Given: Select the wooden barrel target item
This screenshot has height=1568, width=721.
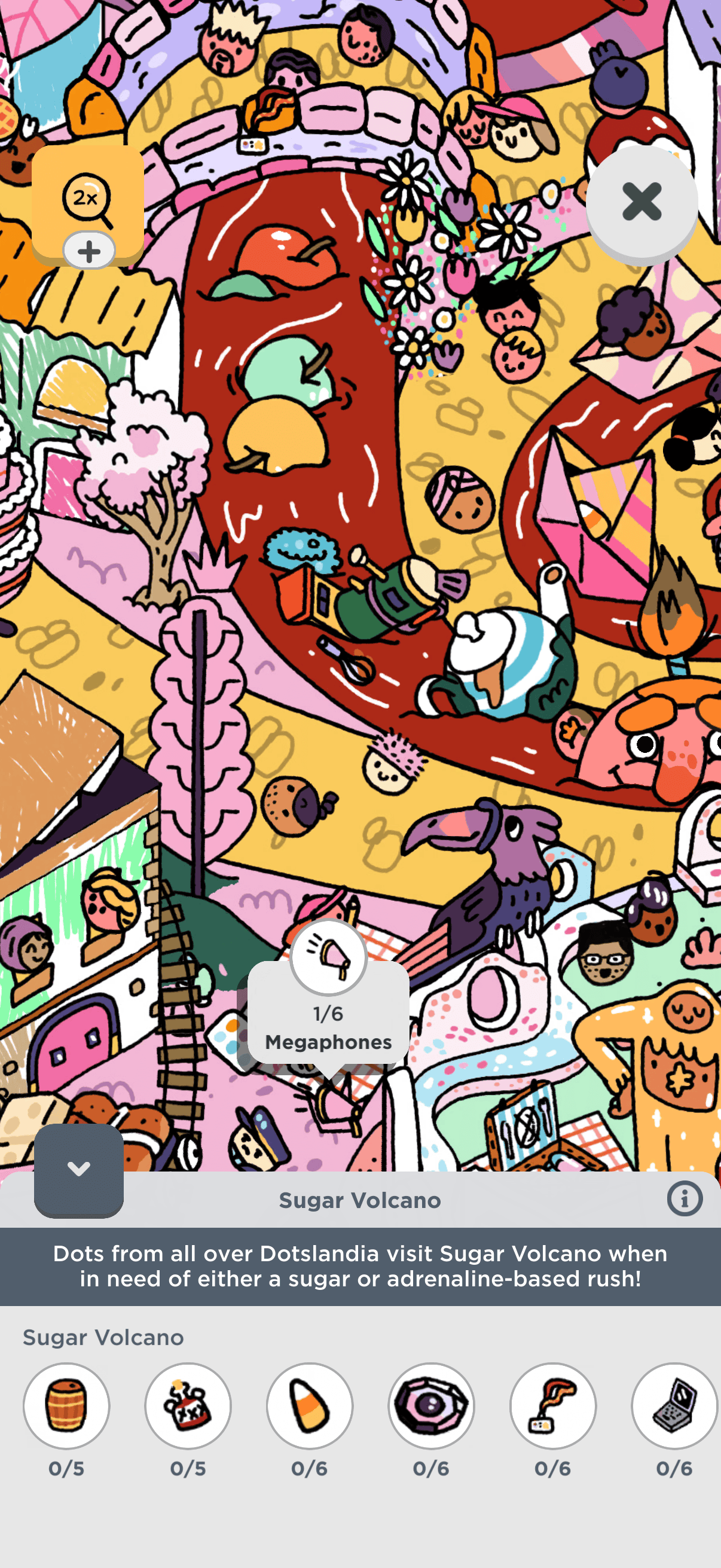Looking at the screenshot, I should point(66,1405).
